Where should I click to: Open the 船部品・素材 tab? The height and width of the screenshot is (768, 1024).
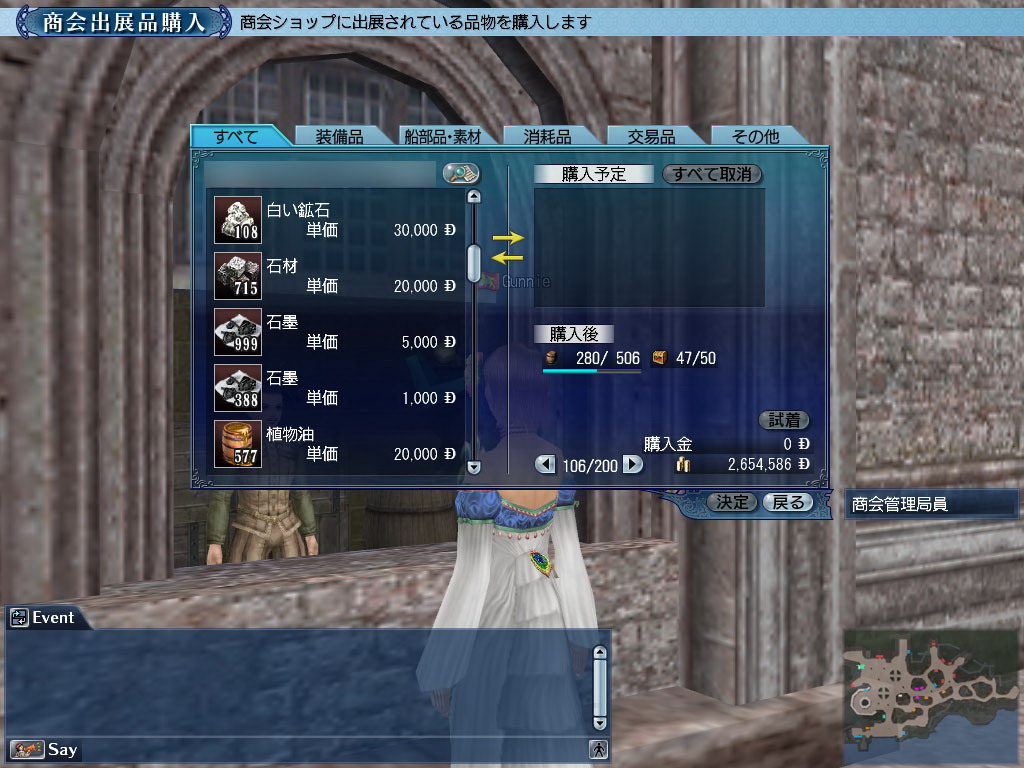click(x=442, y=137)
